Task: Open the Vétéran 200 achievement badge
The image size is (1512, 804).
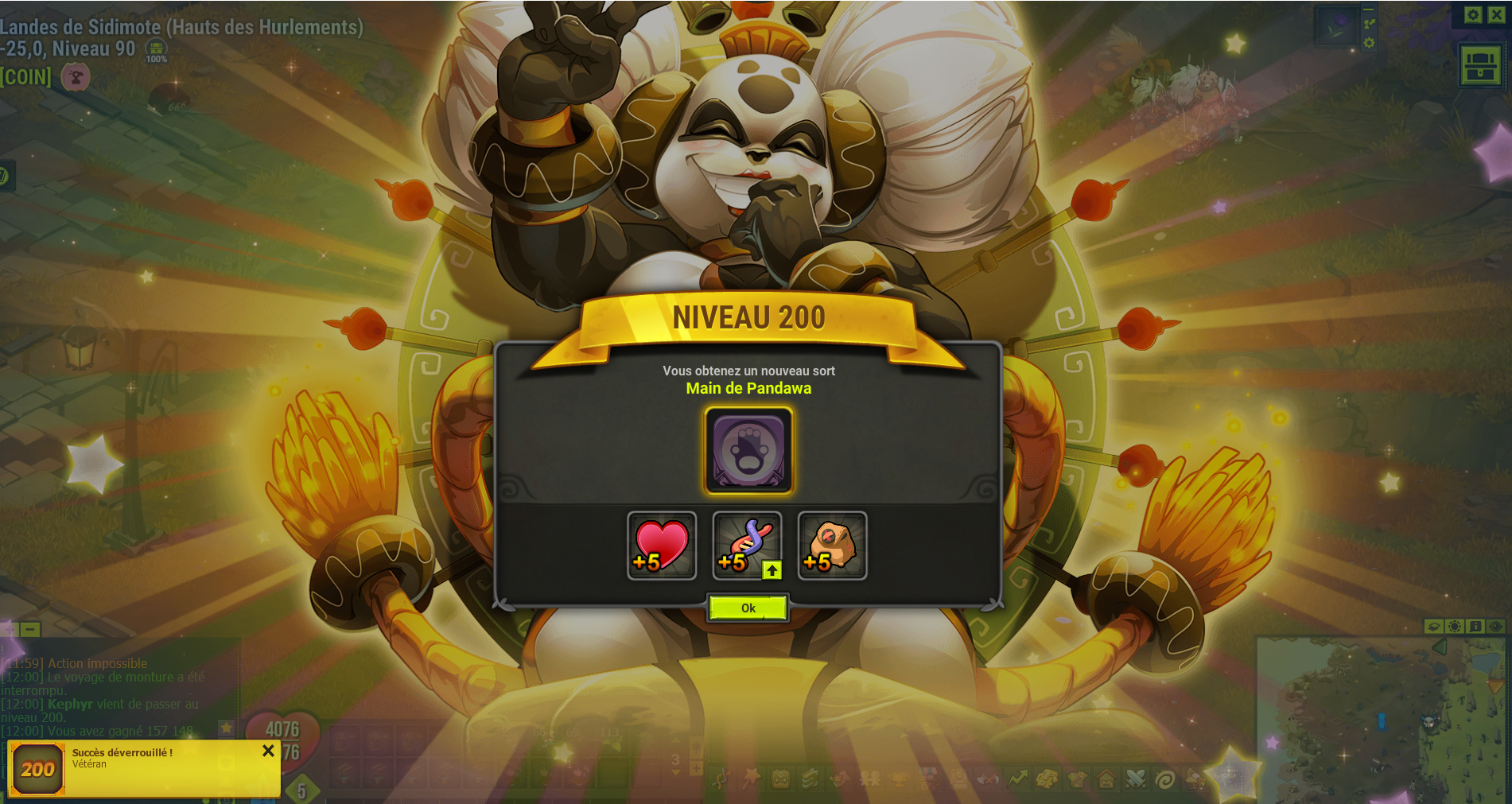Action: 37,769
